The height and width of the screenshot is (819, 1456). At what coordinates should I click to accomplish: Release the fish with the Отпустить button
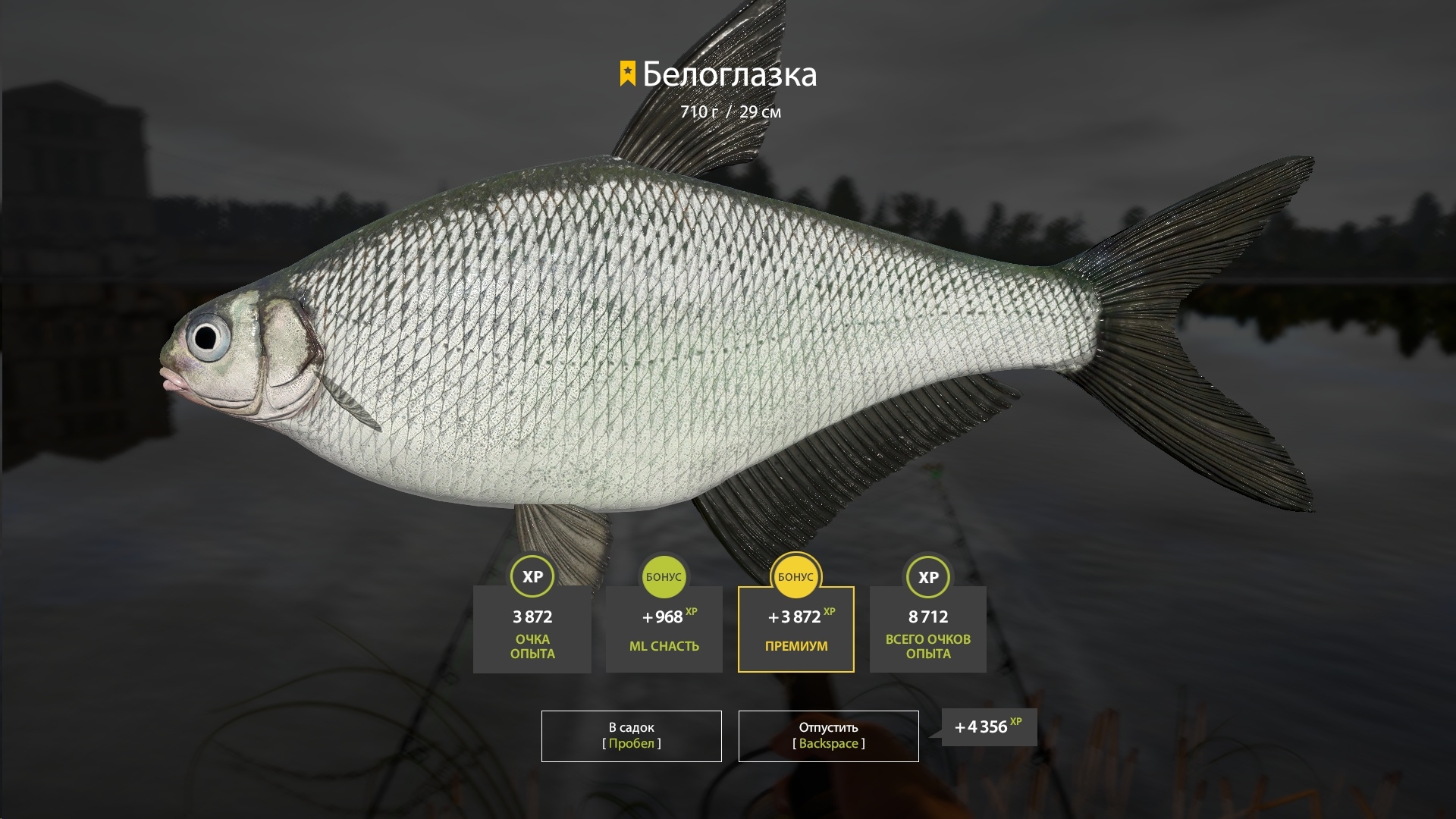828,736
